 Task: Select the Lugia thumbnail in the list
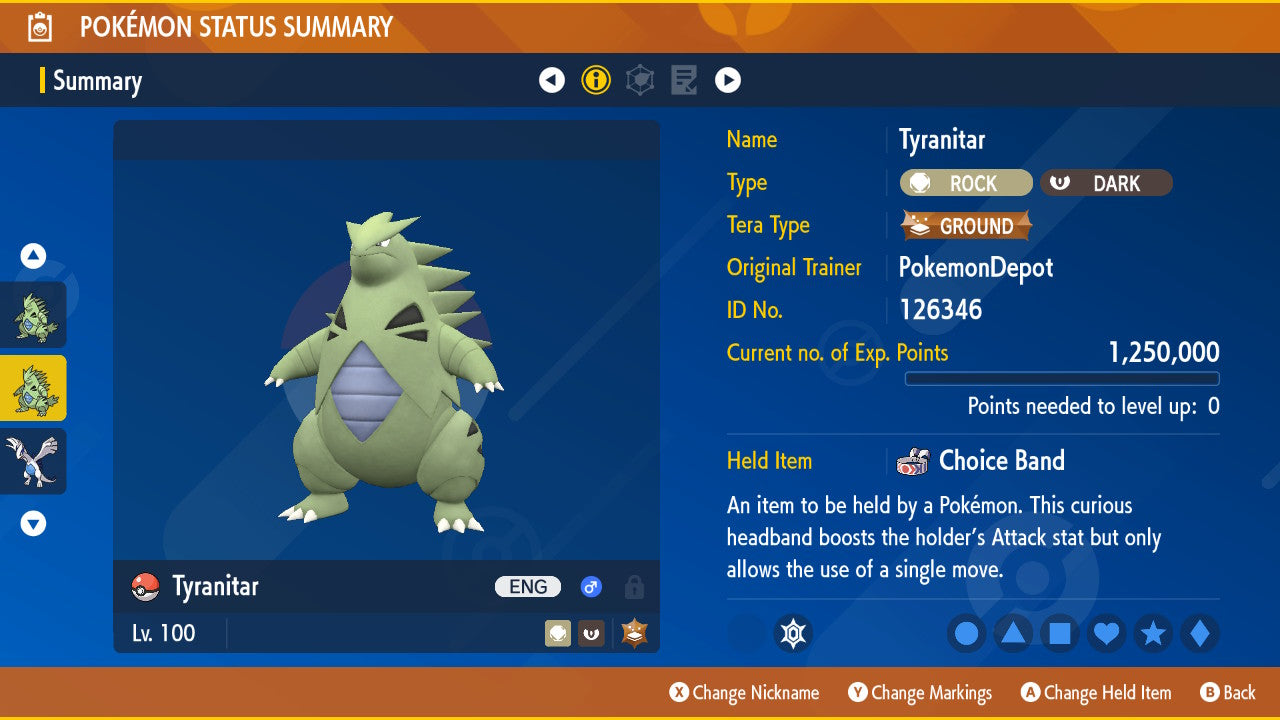33,461
